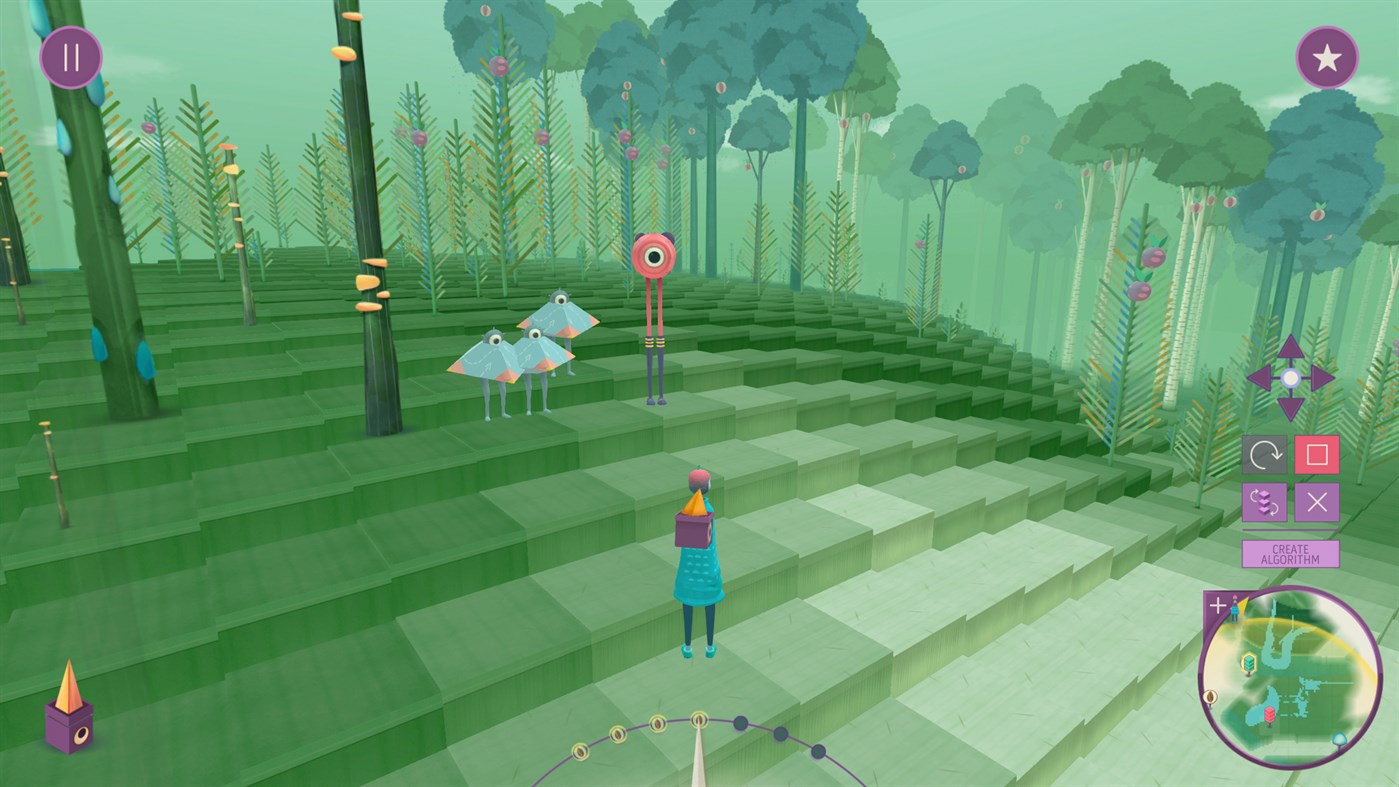The width and height of the screenshot is (1399, 787).
Task: Select an empty dark slot on the seed wheel
Action: coord(740,722)
